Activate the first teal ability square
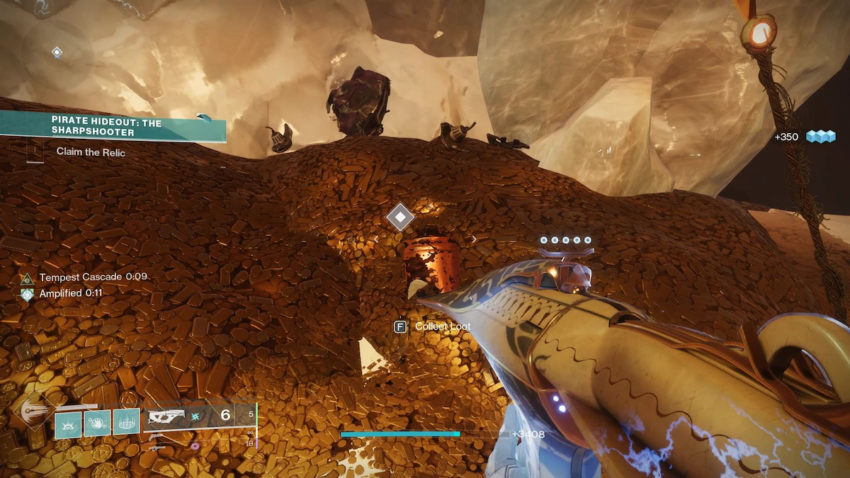 (x=69, y=423)
